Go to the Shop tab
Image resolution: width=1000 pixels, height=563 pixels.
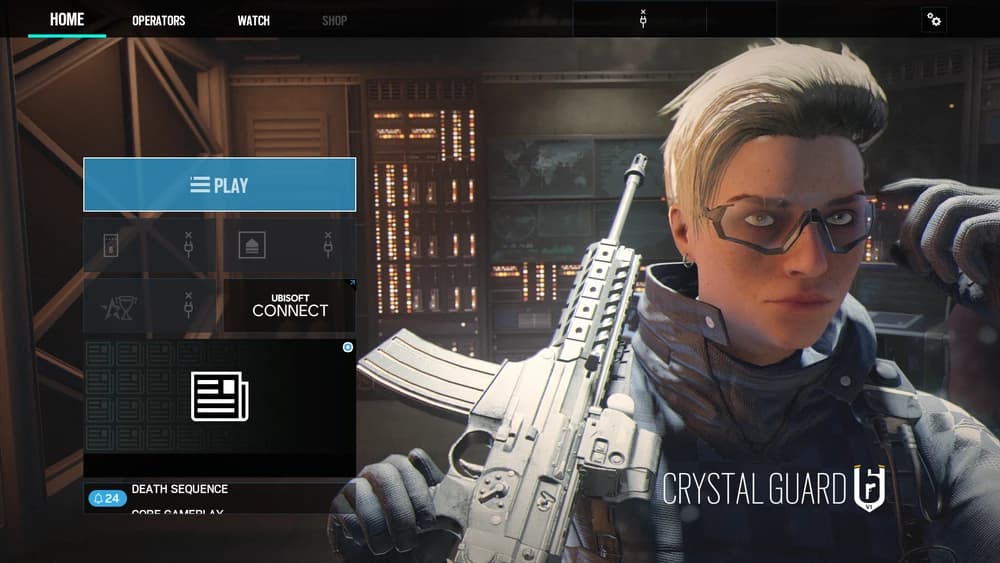334,20
